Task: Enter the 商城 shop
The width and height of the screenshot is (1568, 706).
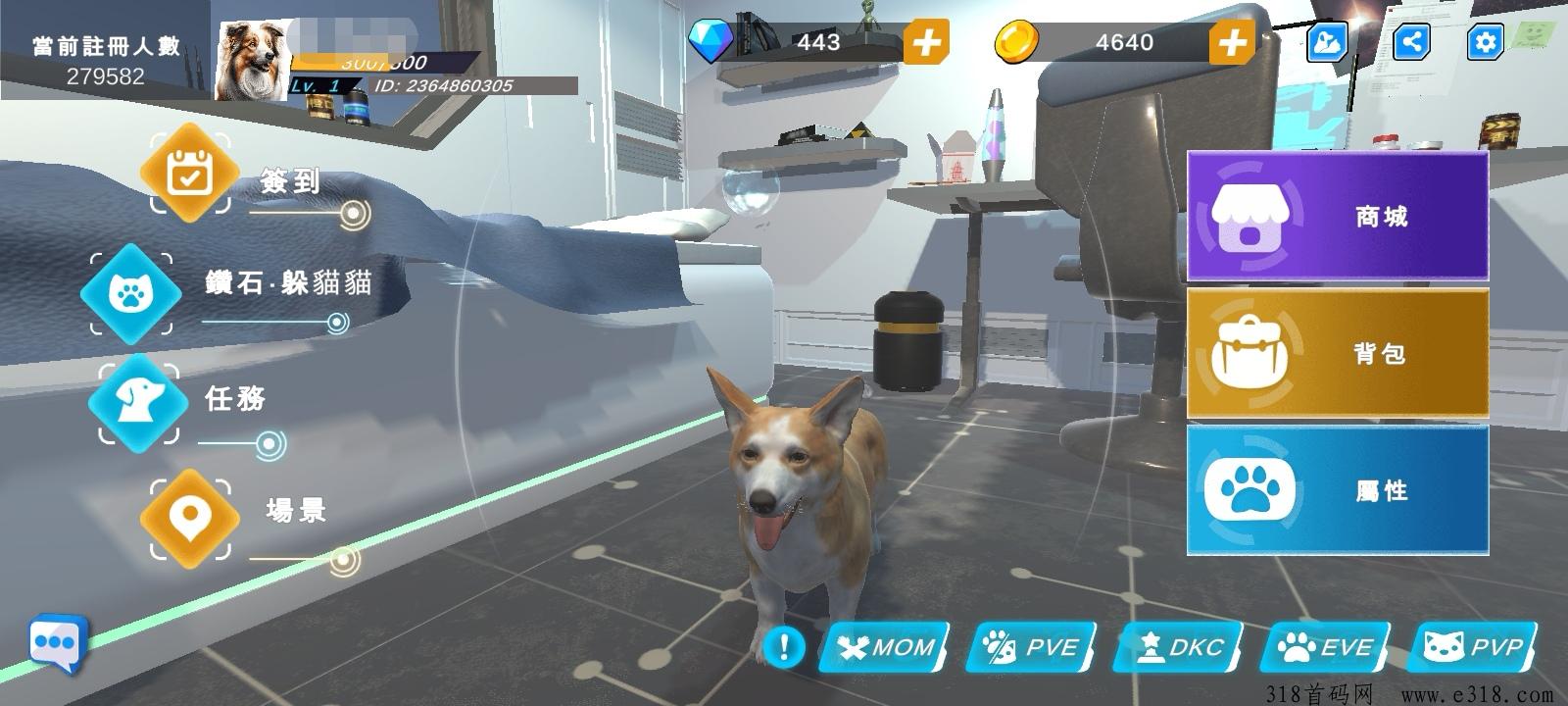Action: click(x=1338, y=216)
